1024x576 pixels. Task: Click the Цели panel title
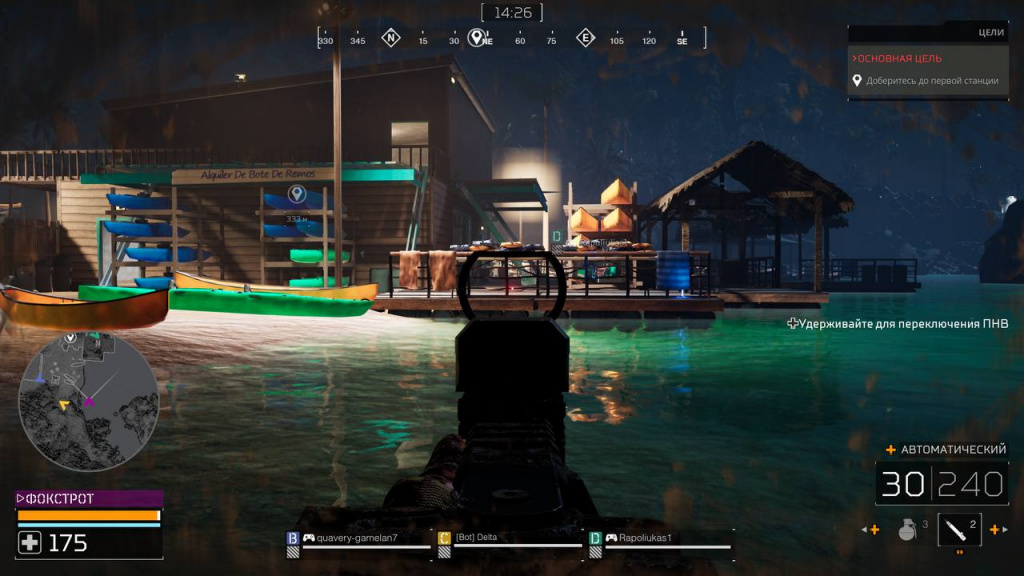(x=991, y=32)
